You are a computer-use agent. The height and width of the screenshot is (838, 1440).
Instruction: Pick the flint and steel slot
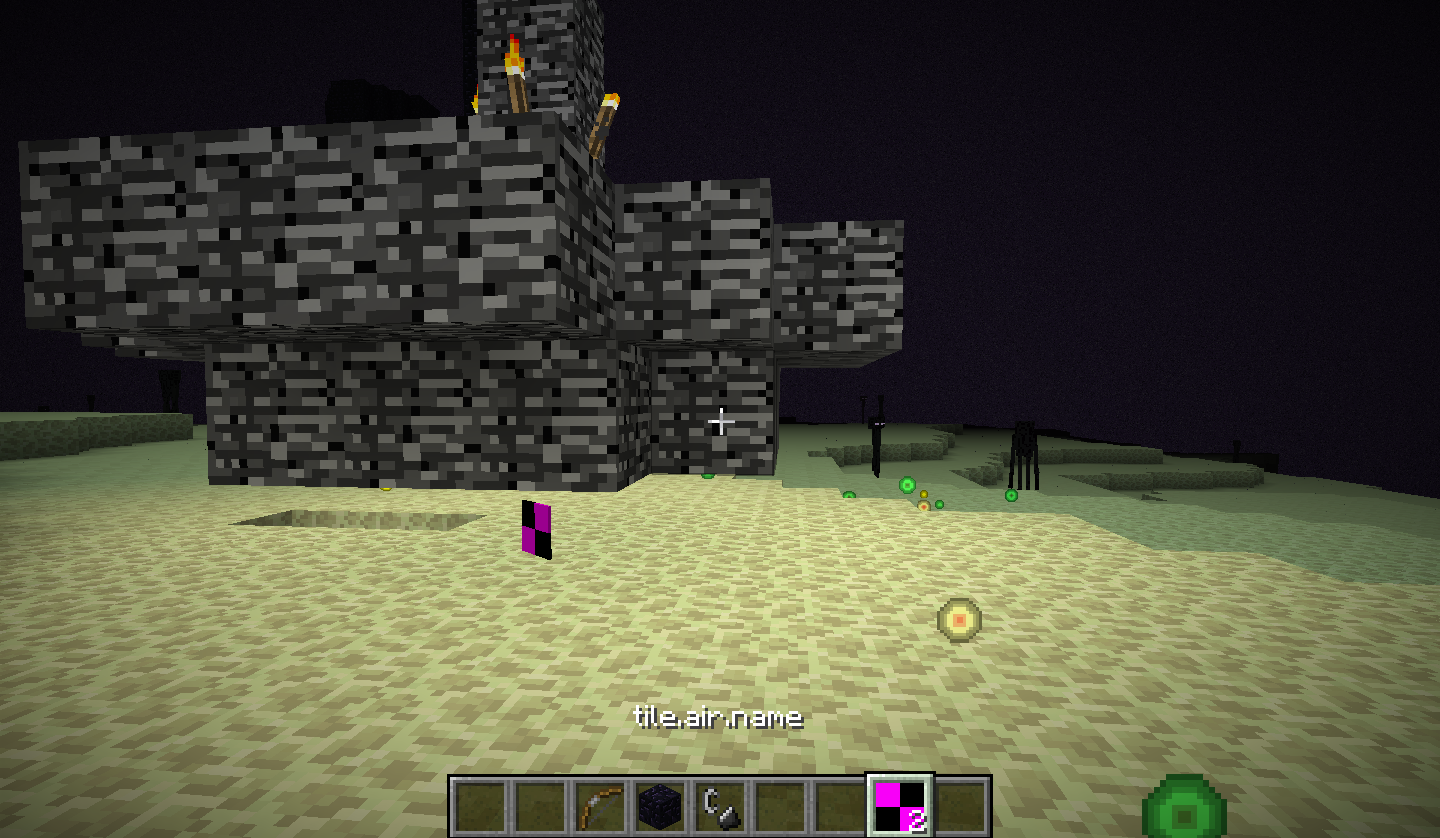720,806
